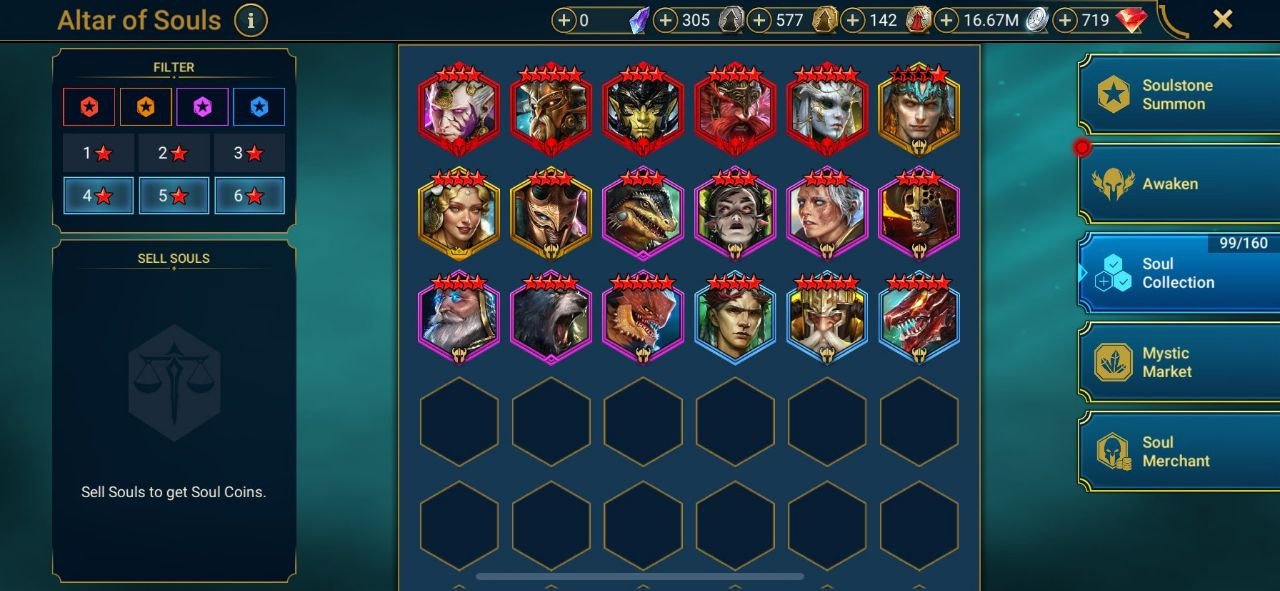Add more red gems with plus button

click(1066, 20)
